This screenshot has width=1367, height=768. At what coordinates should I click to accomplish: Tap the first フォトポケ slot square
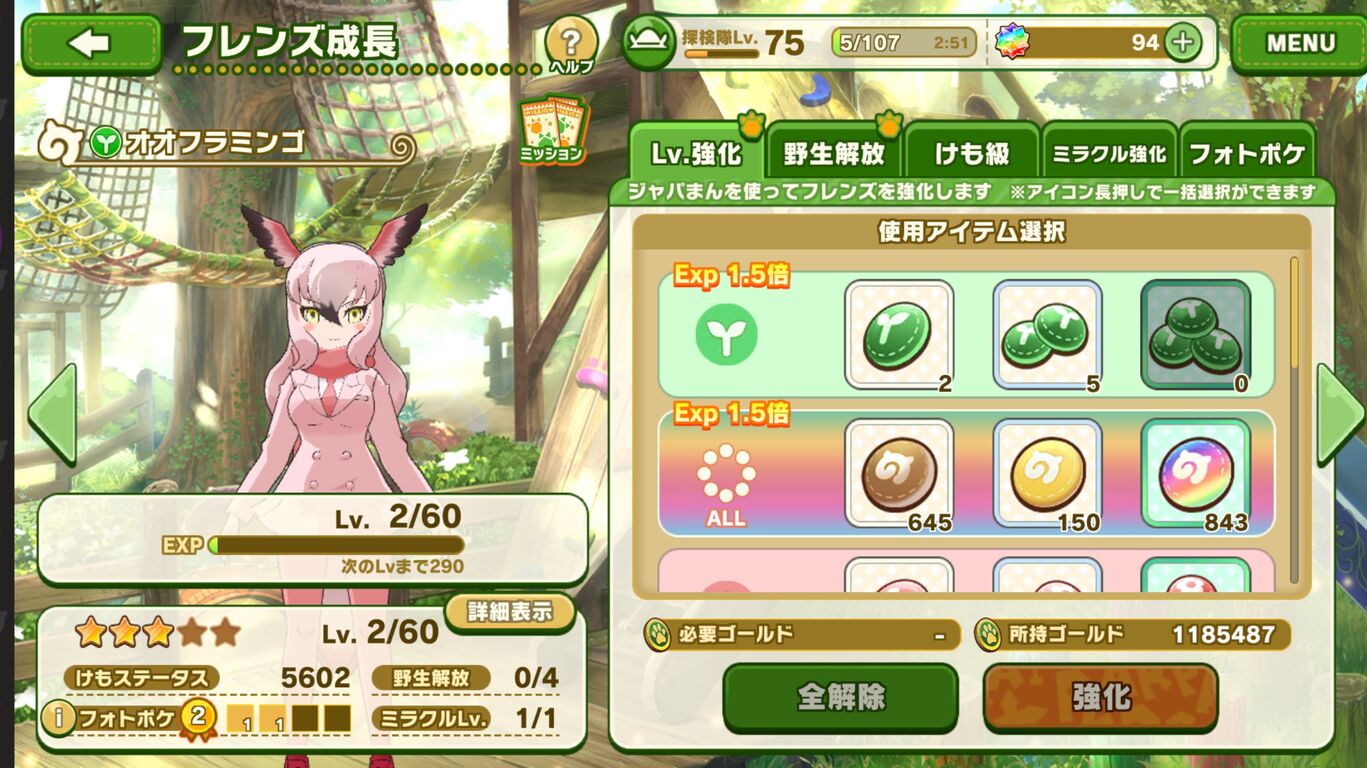click(240, 716)
